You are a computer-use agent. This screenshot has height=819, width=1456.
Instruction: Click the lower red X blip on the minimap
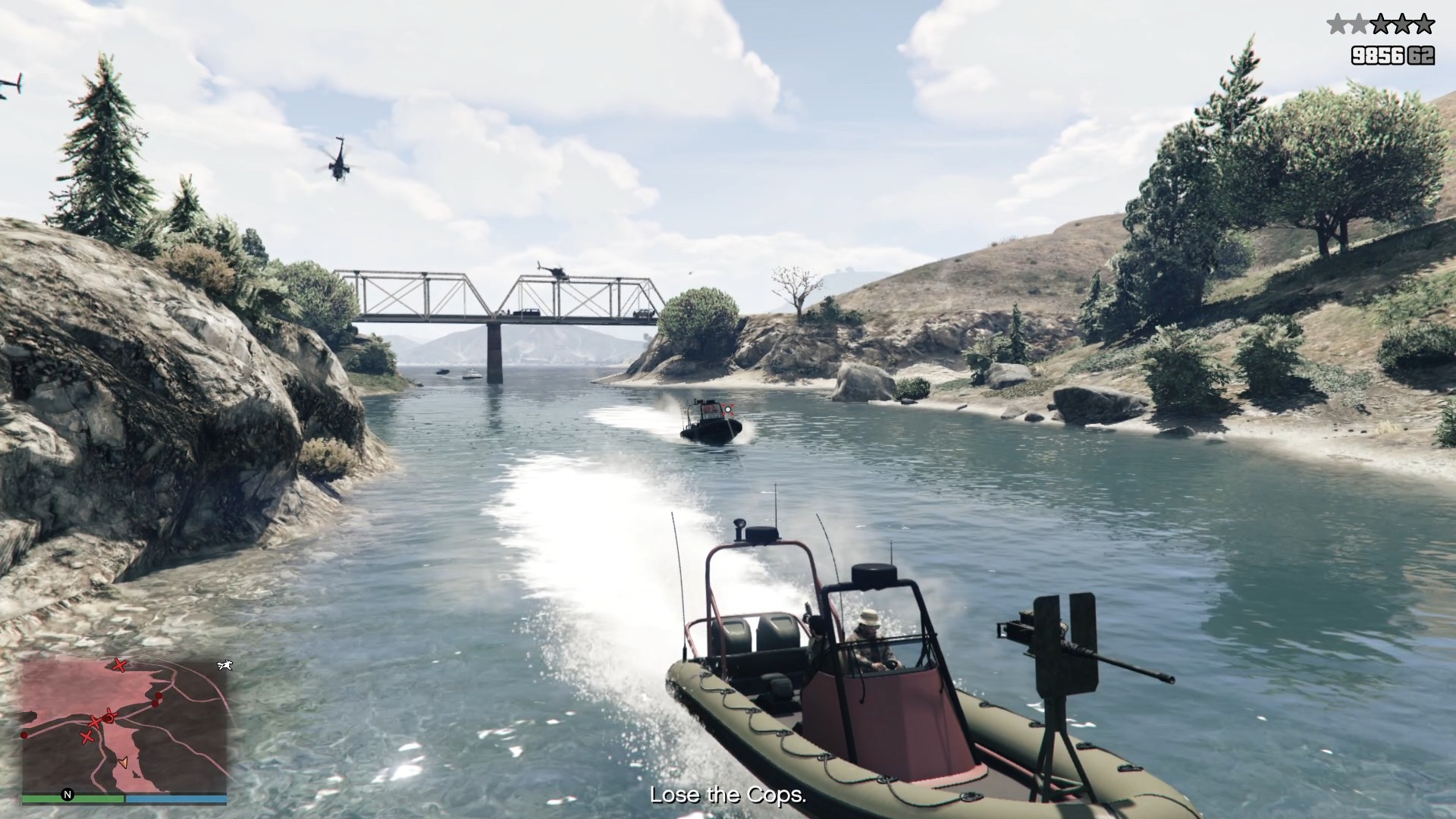pyautogui.click(x=87, y=737)
